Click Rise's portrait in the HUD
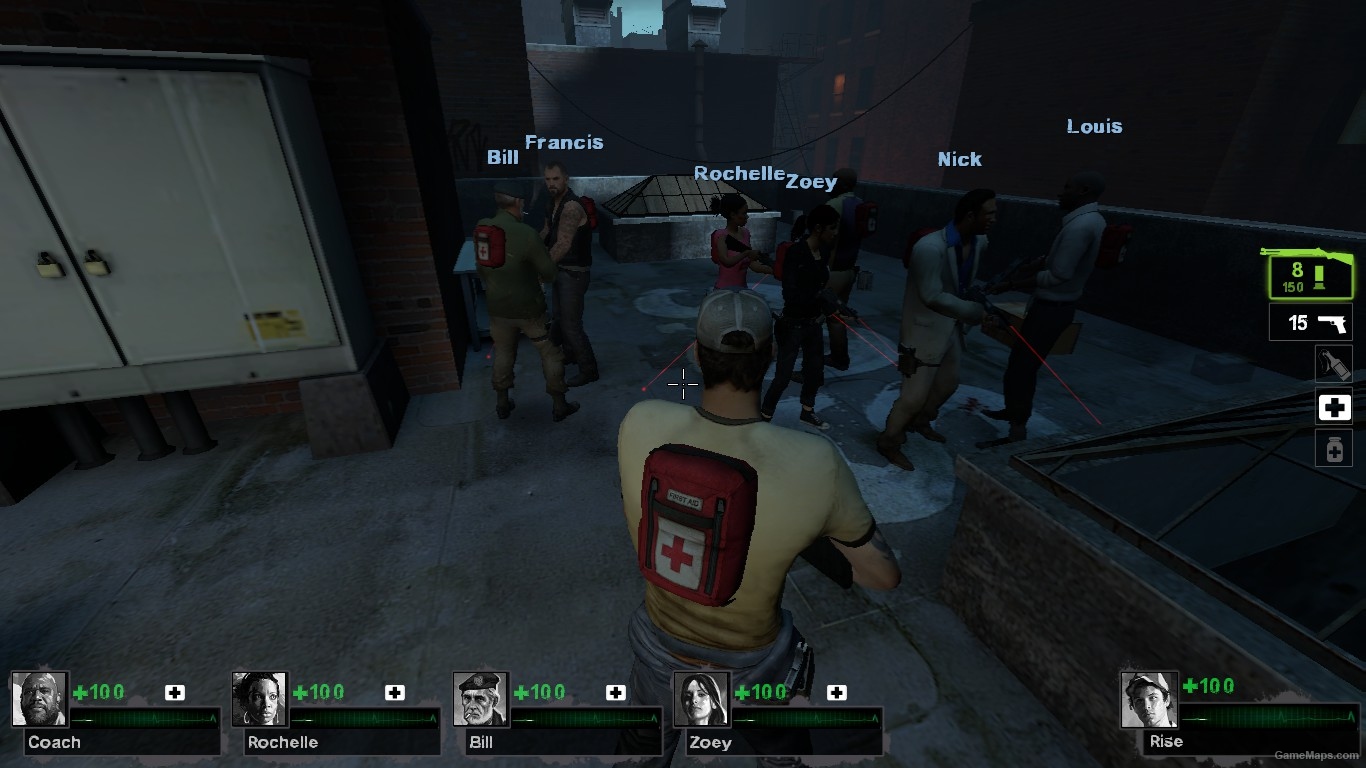This screenshot has width=1366, height=768. coord(1149,698)
